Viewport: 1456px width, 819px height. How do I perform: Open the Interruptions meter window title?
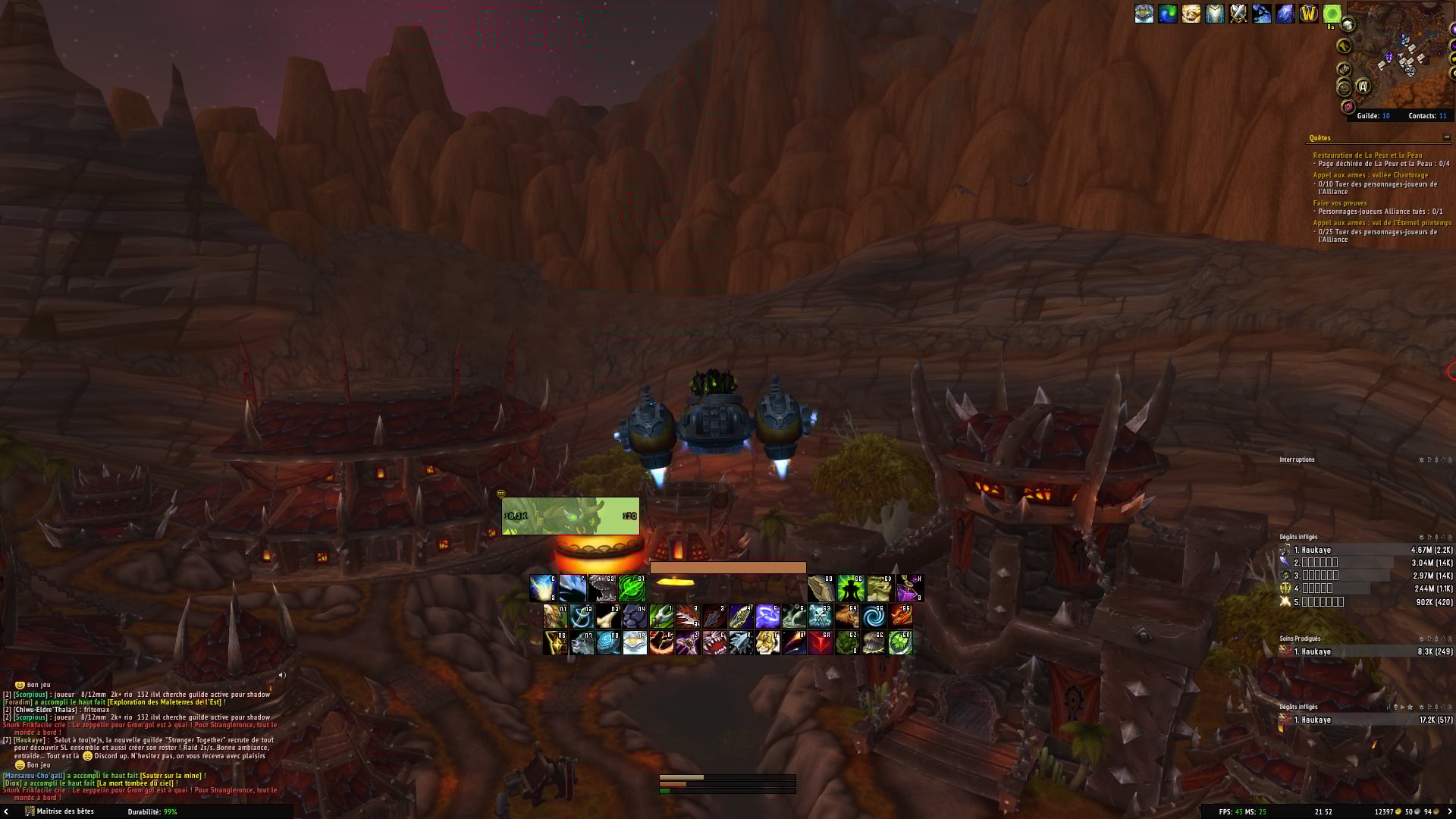point(1297,460)
